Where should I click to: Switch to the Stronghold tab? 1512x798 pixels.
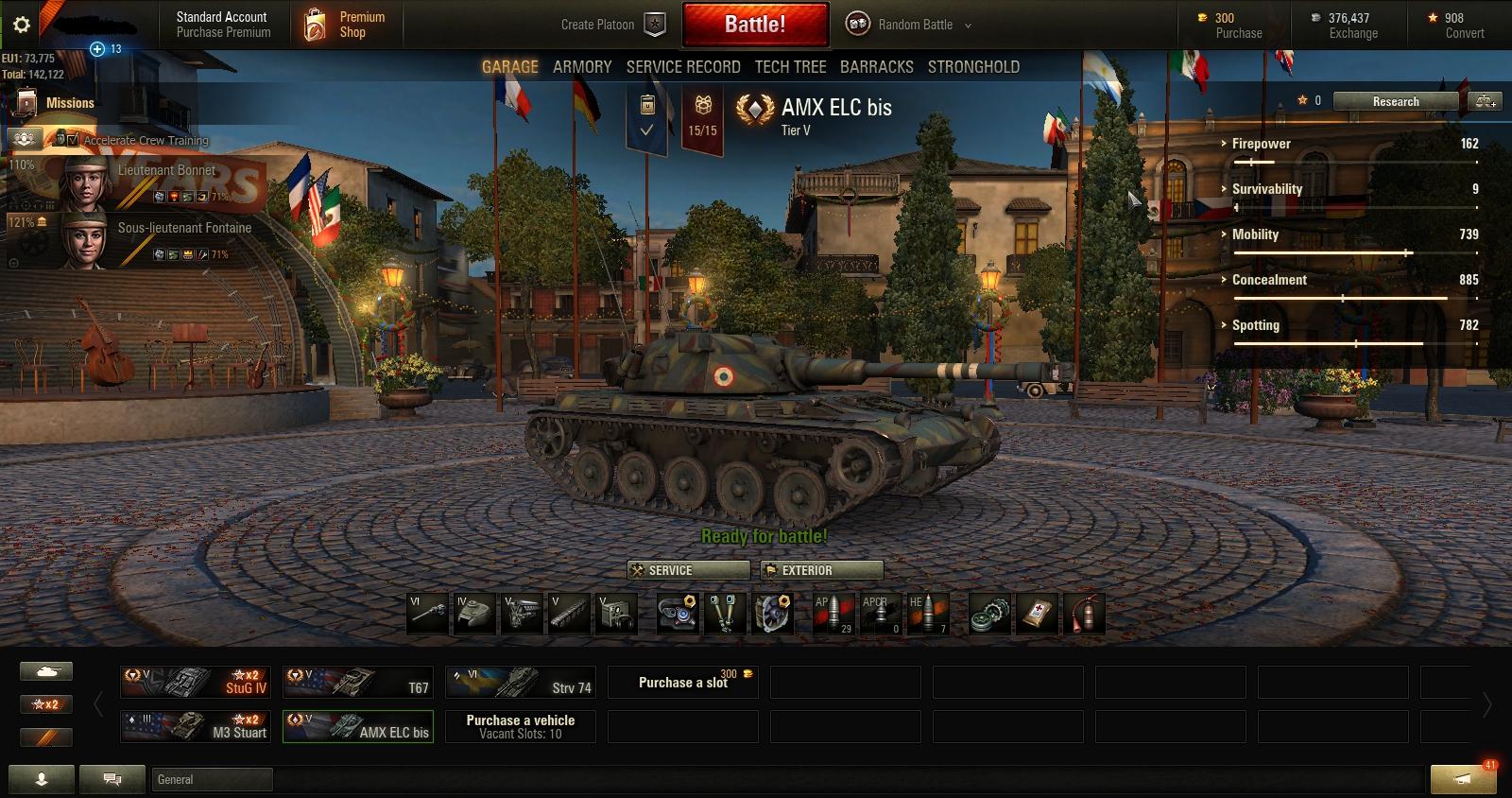(x=973, y=67)
